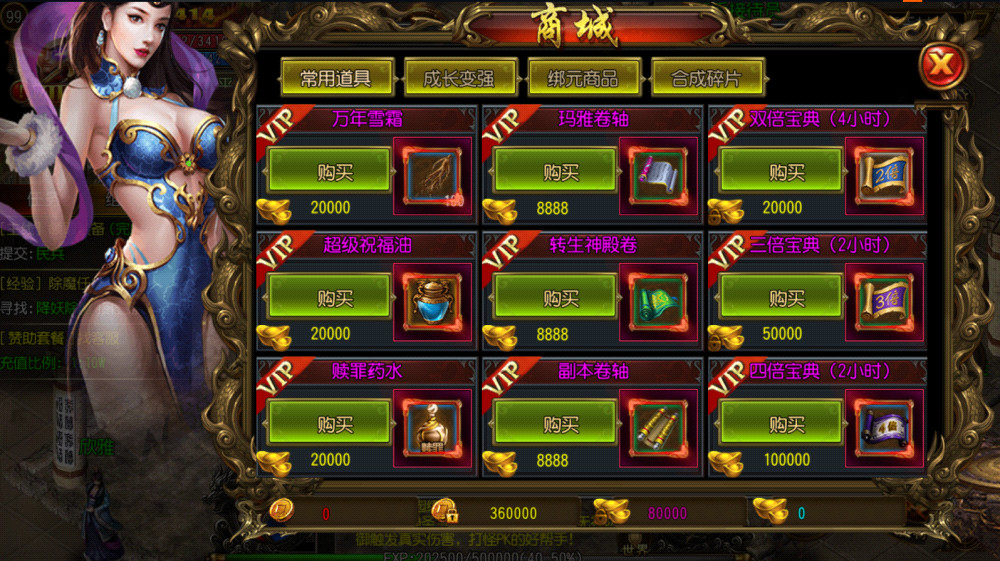This screenshot has width=1000, height=561.
Task: Click the 万年雪霜 root item icon
Action: coord(432,176)
